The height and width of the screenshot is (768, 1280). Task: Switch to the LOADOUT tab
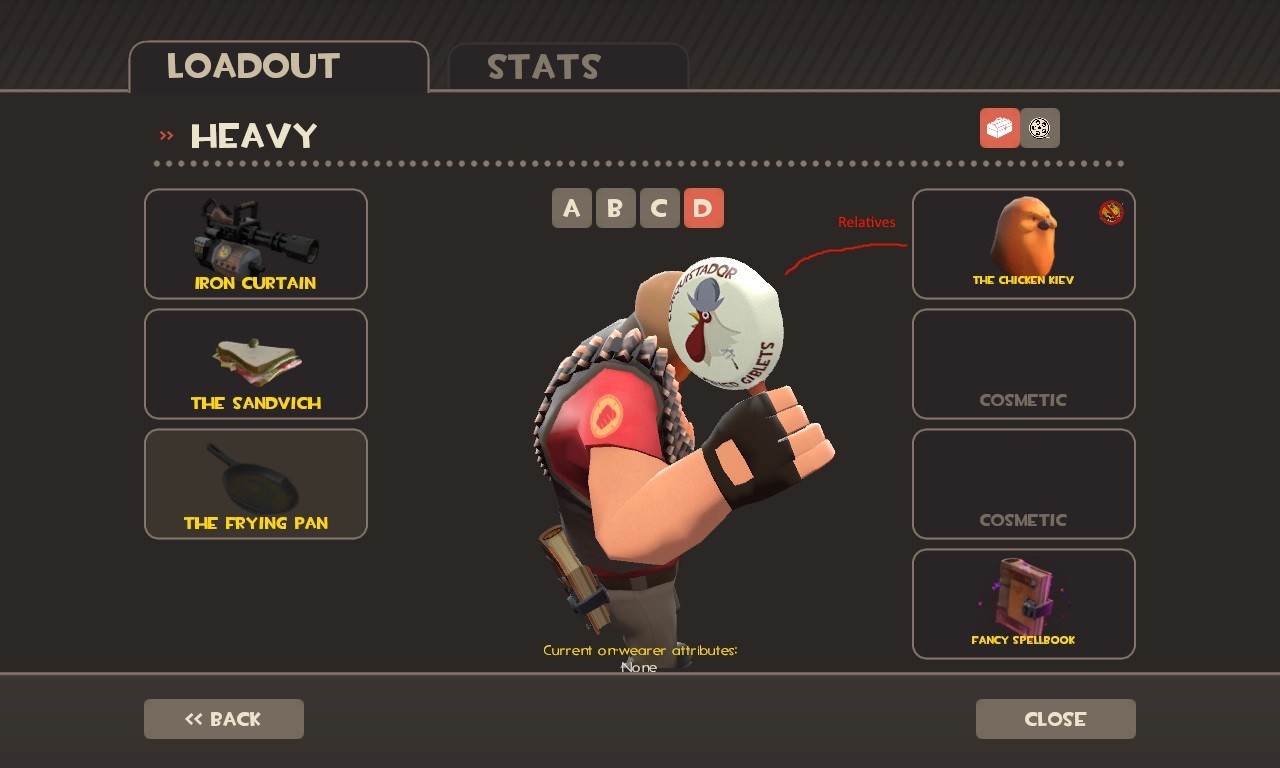254,66
